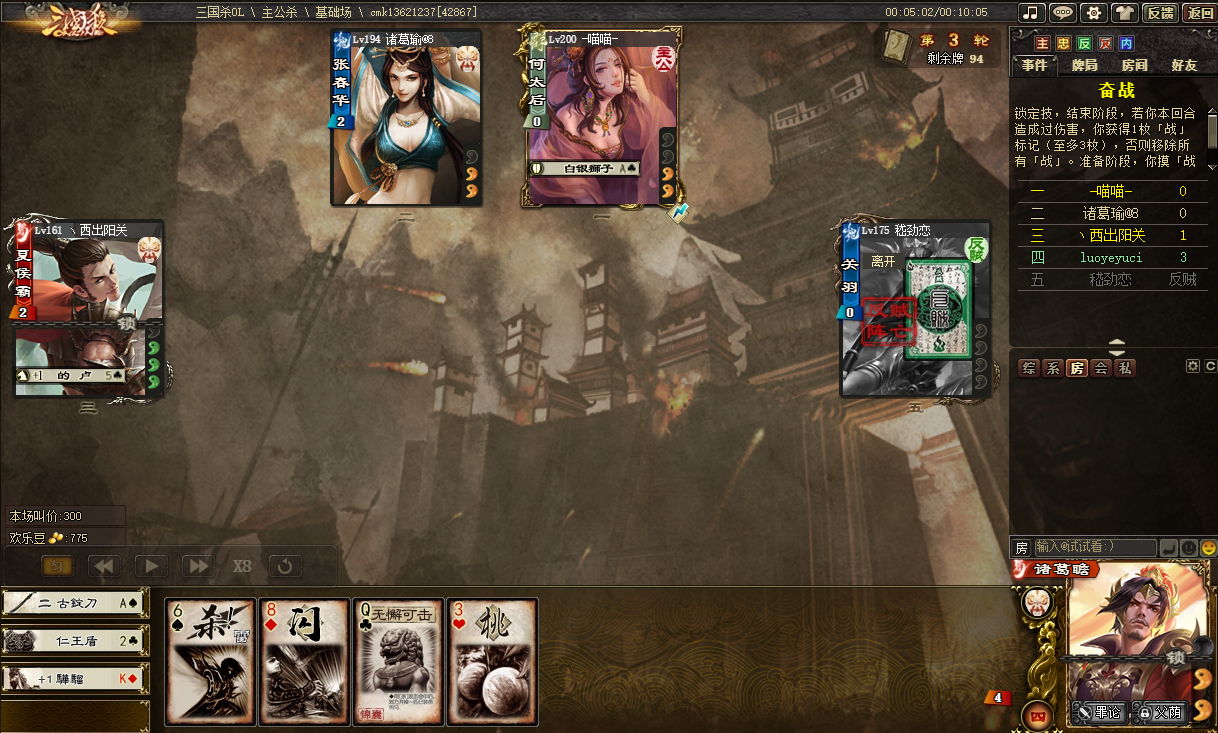Viewport: 1218px width, 733px height.
Task: Select the 杀 six of spades card
Action: 210,661
